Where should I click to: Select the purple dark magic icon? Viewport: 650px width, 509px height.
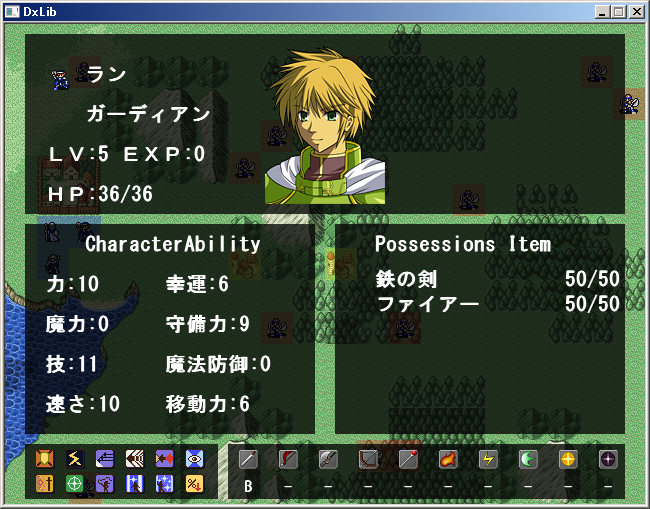click(608, 459)
